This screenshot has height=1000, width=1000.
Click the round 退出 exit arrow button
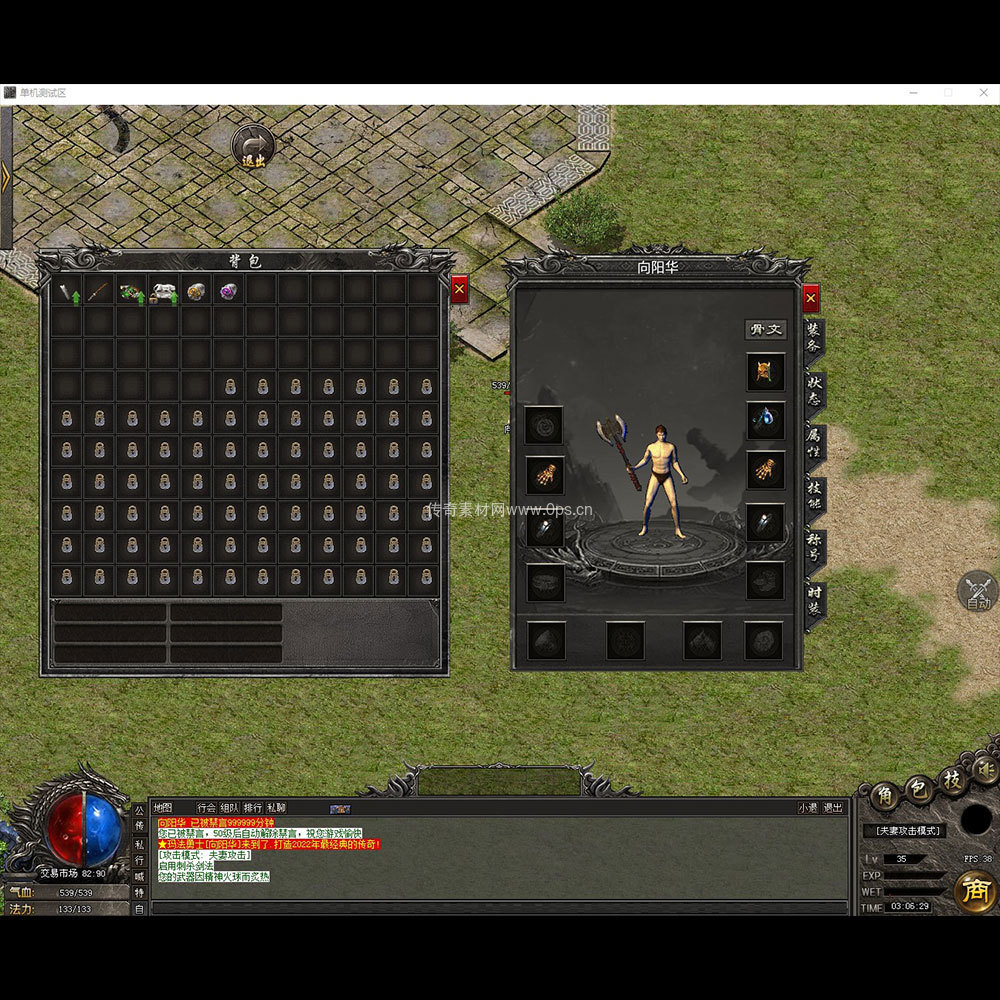point(254,146)
